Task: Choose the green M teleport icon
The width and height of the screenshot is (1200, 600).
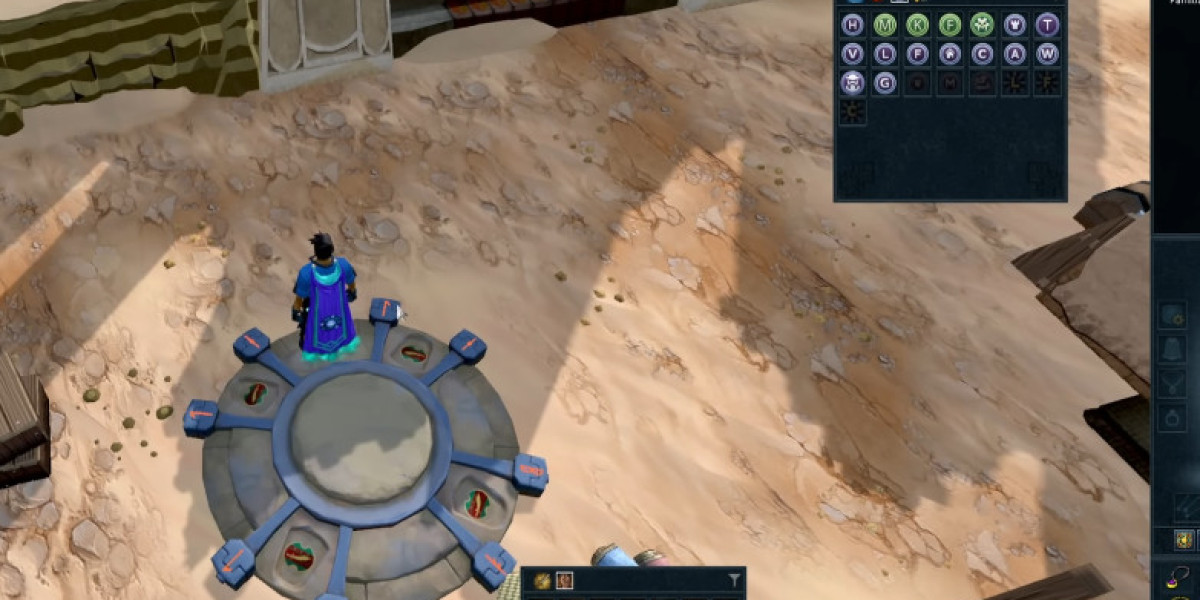Action: point(885,24)
